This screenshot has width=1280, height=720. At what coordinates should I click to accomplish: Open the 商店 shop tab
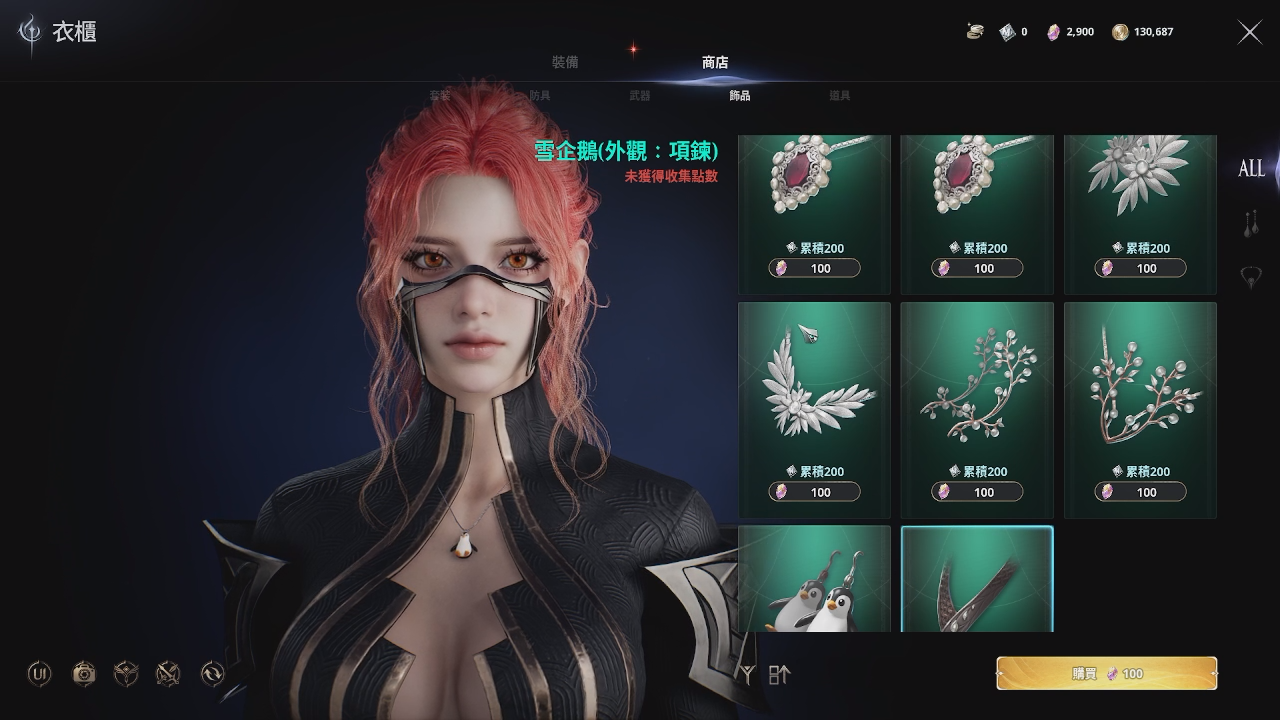pyautogui.click(x=715, y=62)
